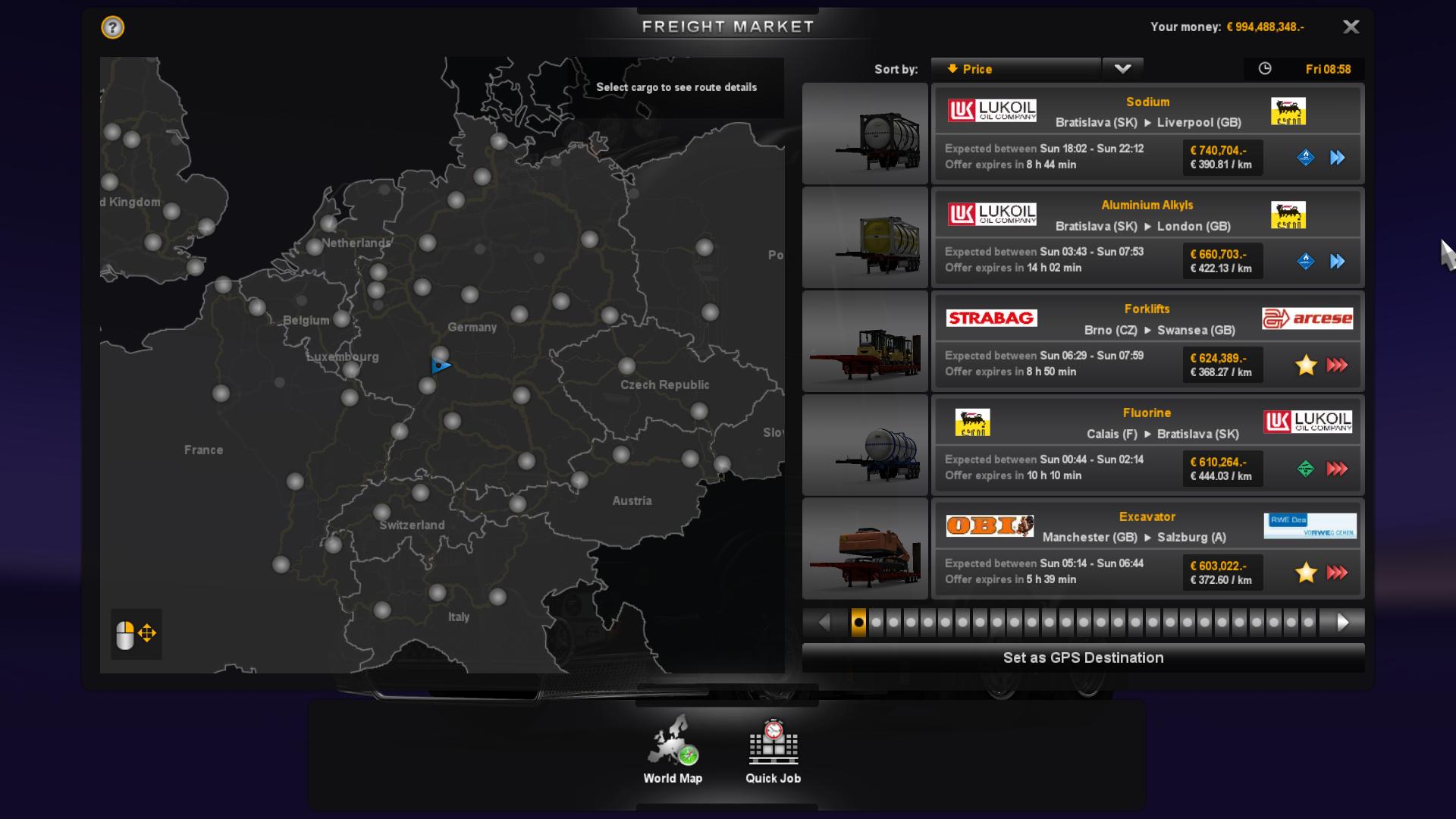Click the sort direction chevron button
The width and height of the screenshot is (1456, 819).
(x=1122, y=69)
